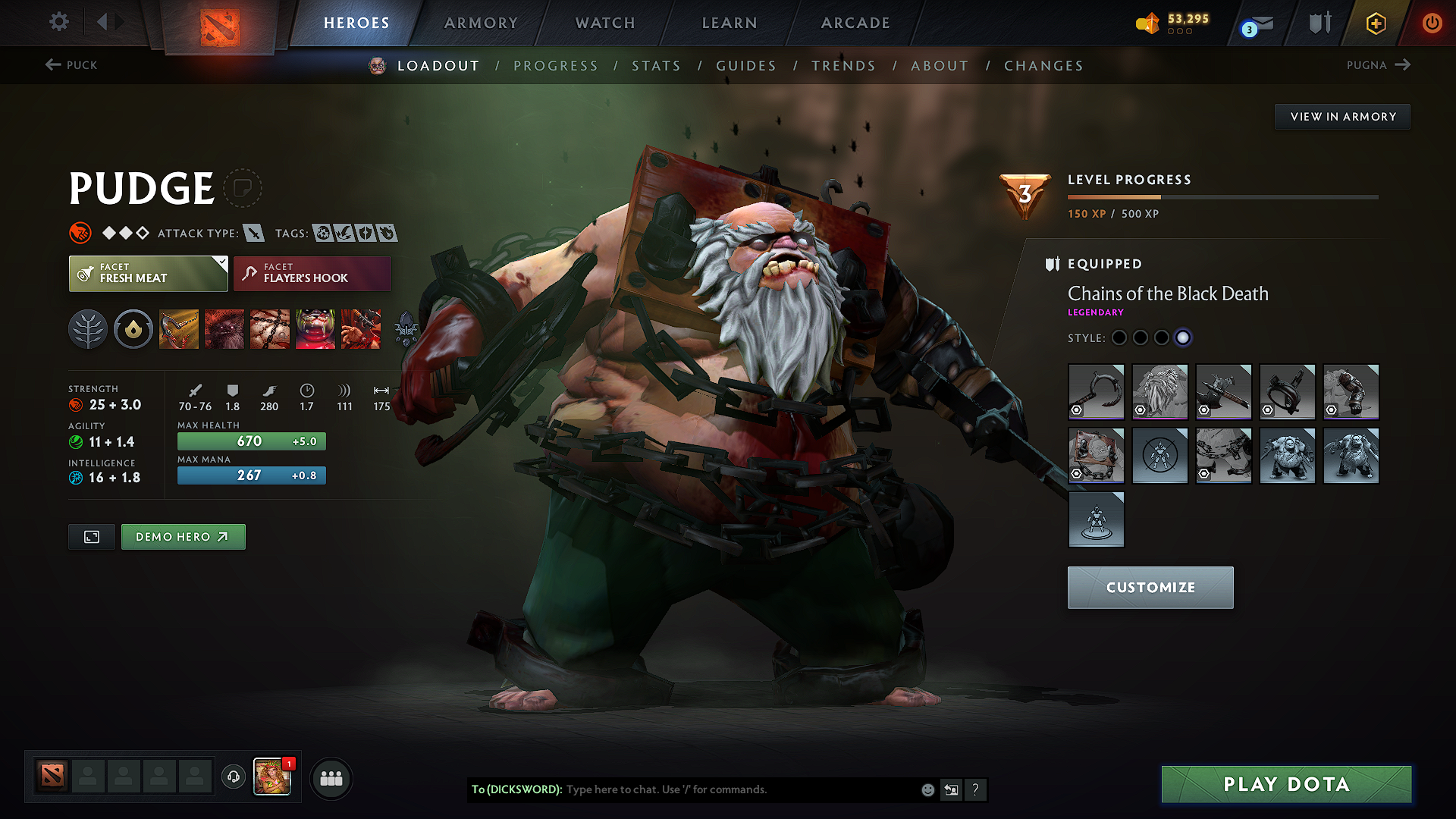Open the friends list icon
The height and width of the screenshot is (819, 1456).
pyautogui.click(x=331, y=778)
